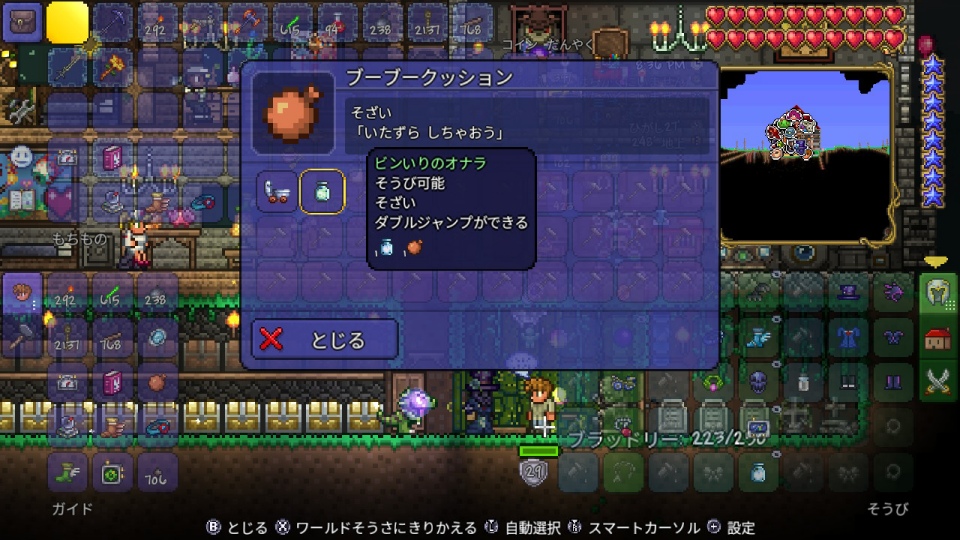The image size is (960, 540).
Task: Switch to the helmet equipment tab
Action: click(937, 292)
